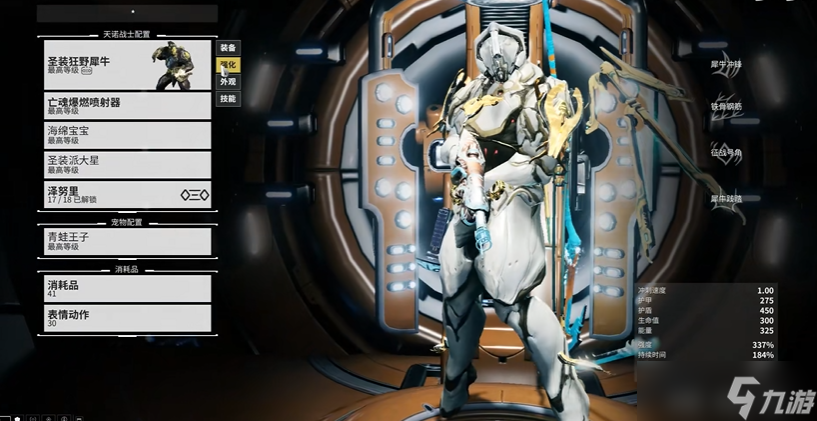Choose the 海绵宝宝 weapon slot
The height and width of the screenshot is (421, 817).
tap(127, 135)
